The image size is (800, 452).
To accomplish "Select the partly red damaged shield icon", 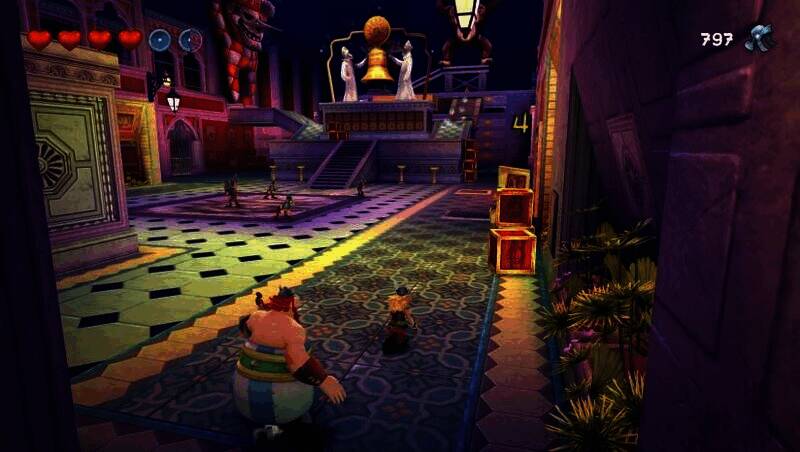I will tap(190, 40).
